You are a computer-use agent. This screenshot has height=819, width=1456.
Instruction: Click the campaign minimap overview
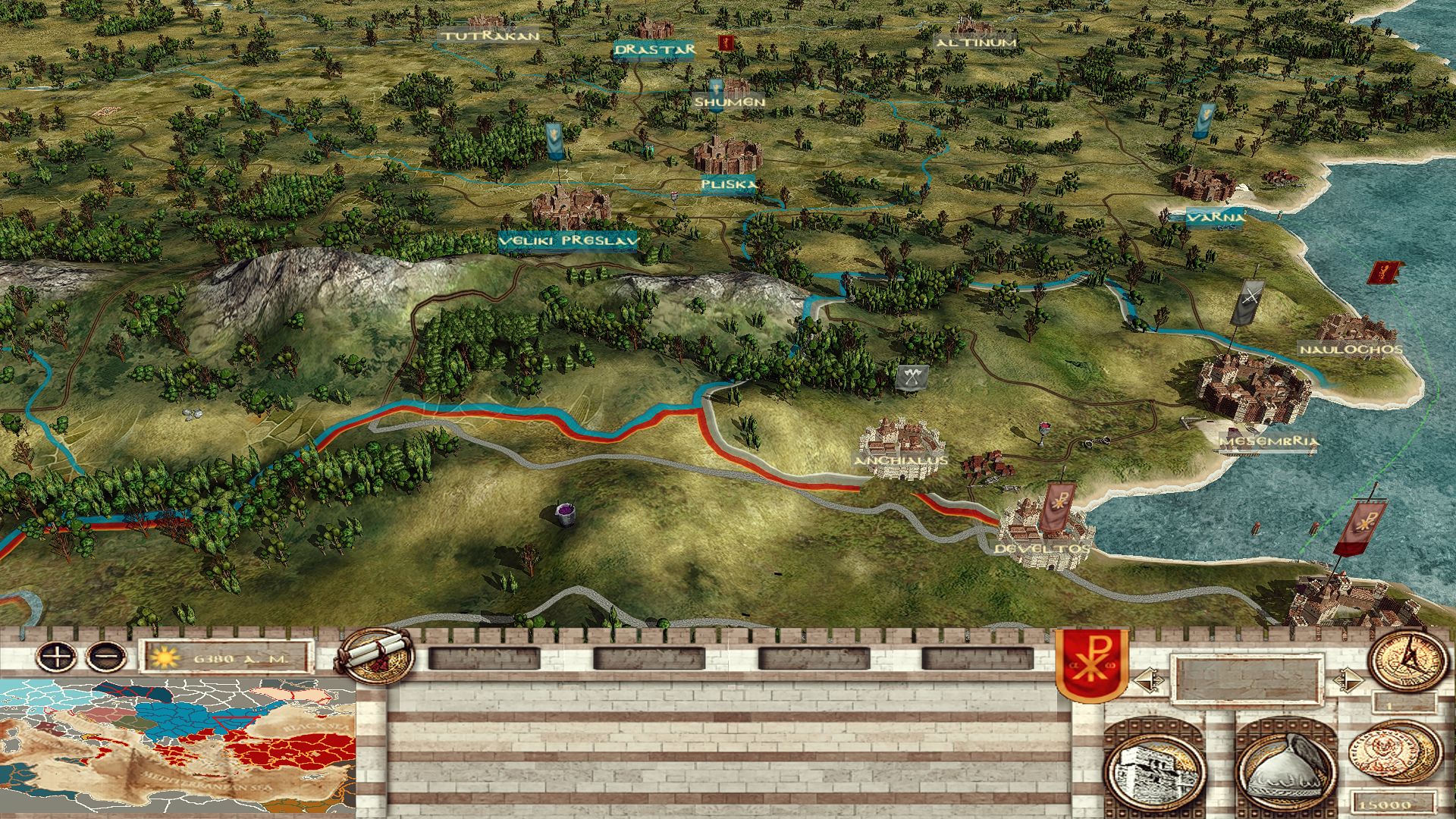coord(178,747)
